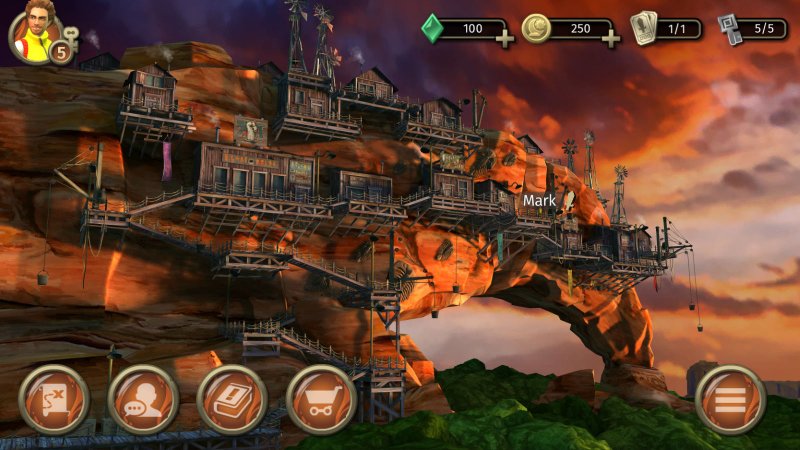This screenshot has width=800, height=450.
Task: Select the Mark location label
Action: click(538, 200)
